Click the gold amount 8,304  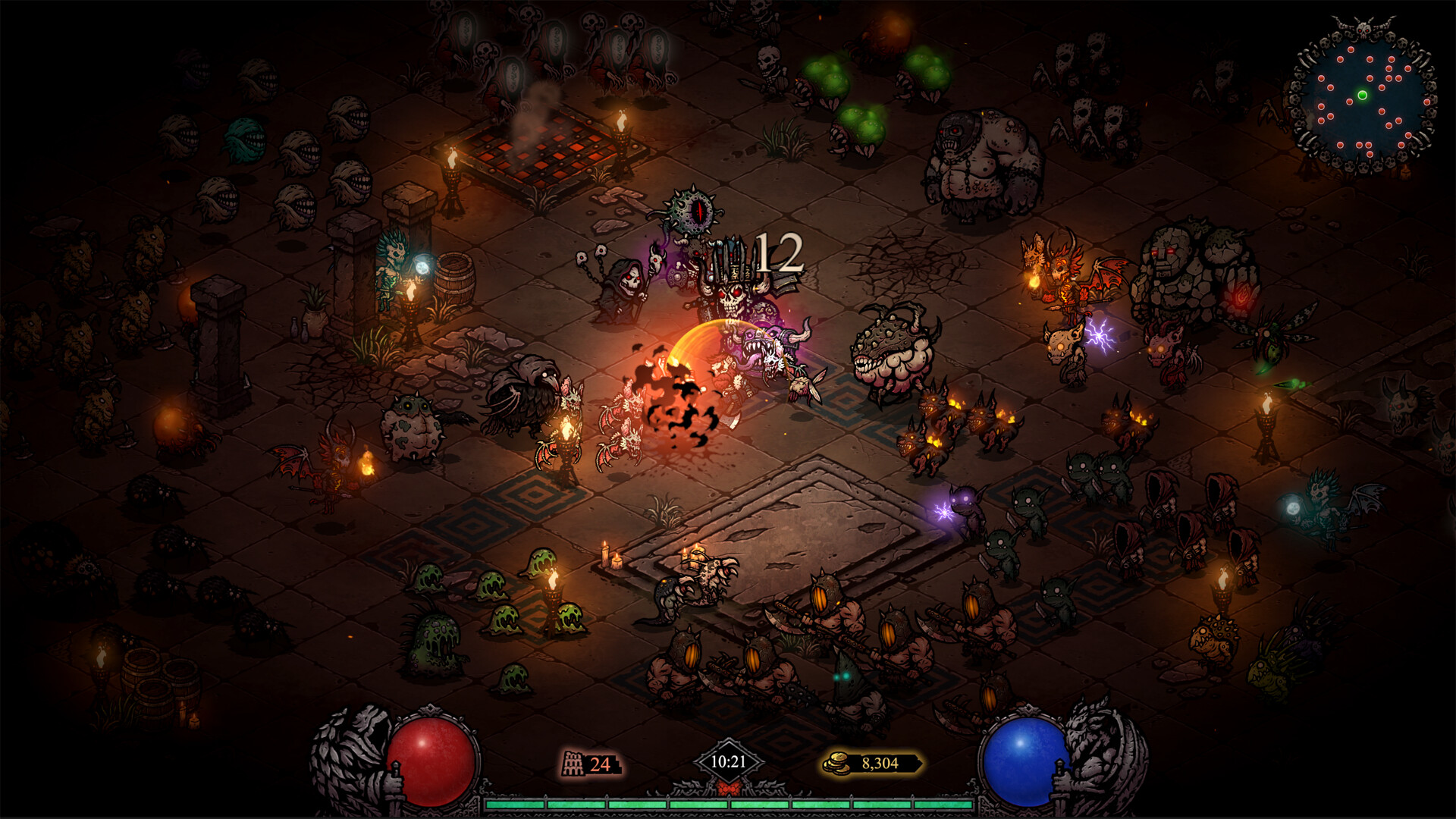(x=880, y=764)
